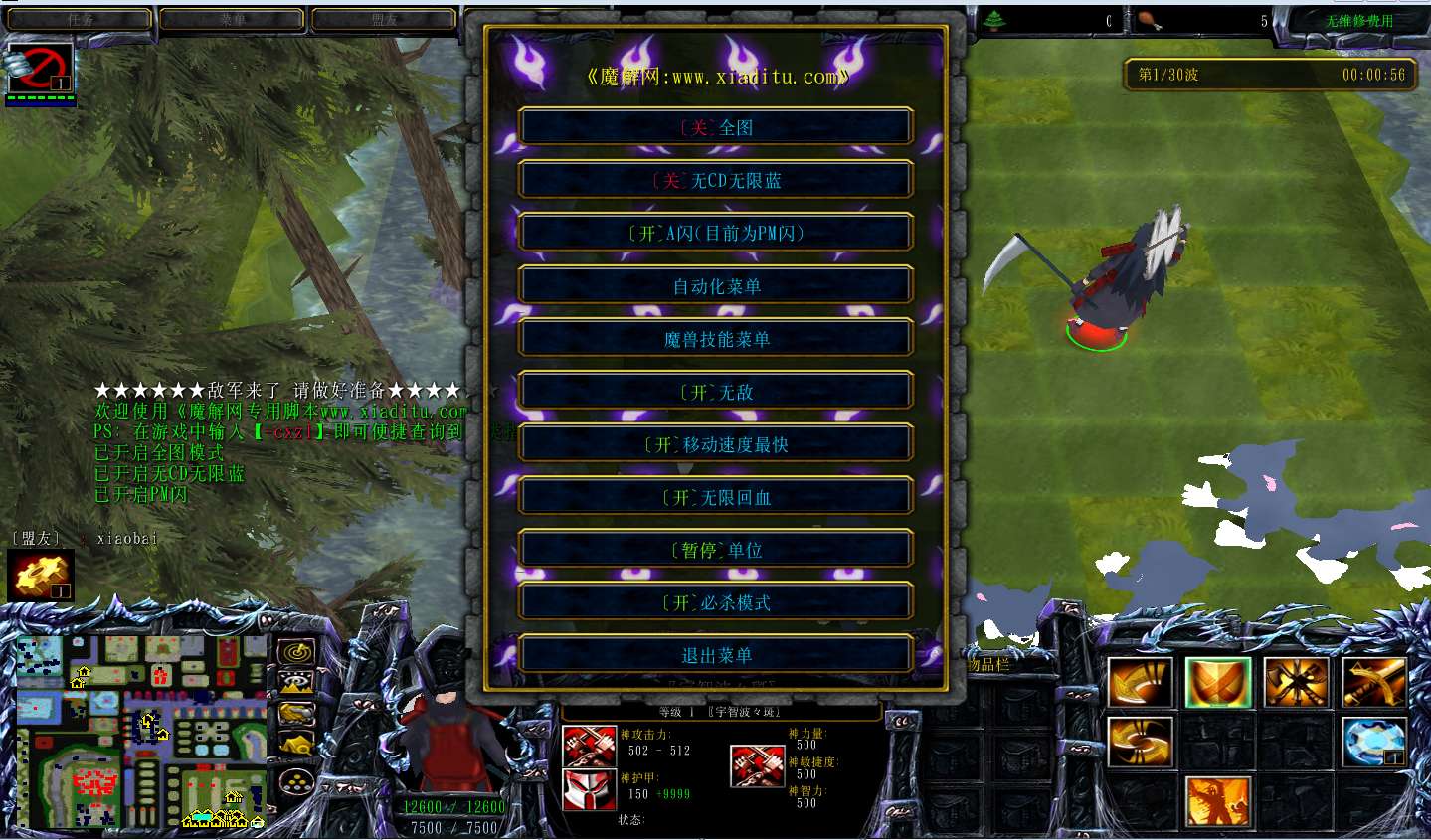
Task: Open the 魔兽技能菜单 submenu
Action: point(715,339)
